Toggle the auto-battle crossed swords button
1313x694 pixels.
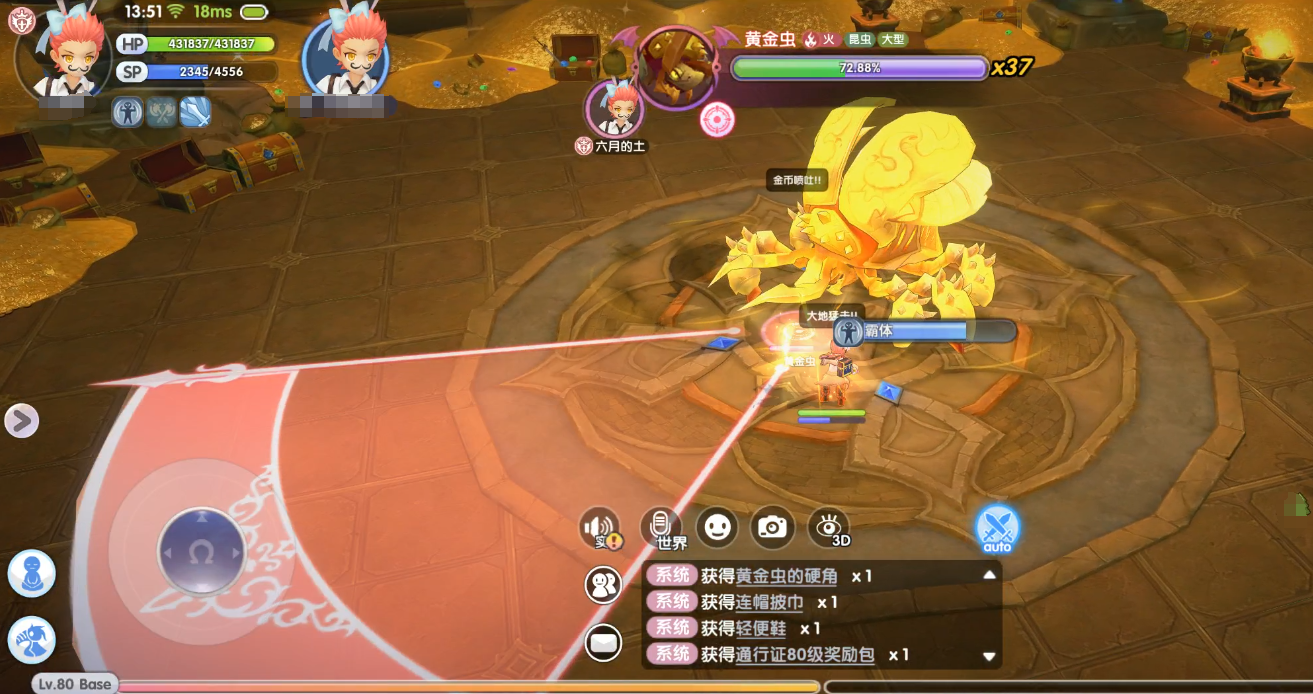coord(997,527)
